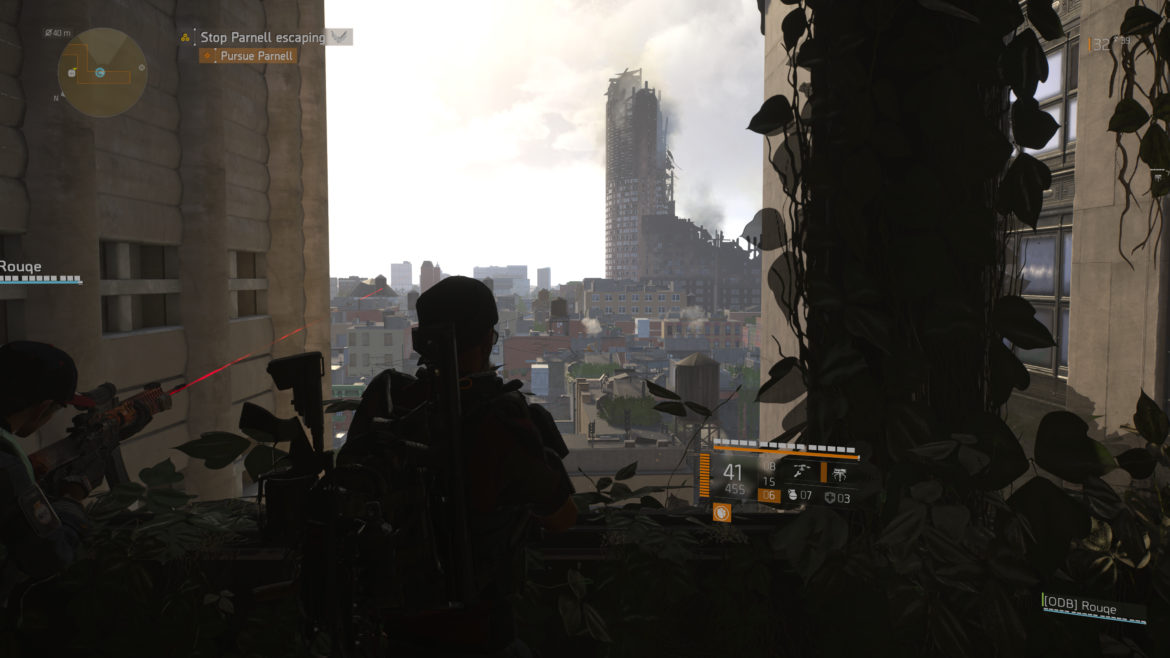Activate the drone skill icon
1170x658 pixels.
[x=840, y=472]
